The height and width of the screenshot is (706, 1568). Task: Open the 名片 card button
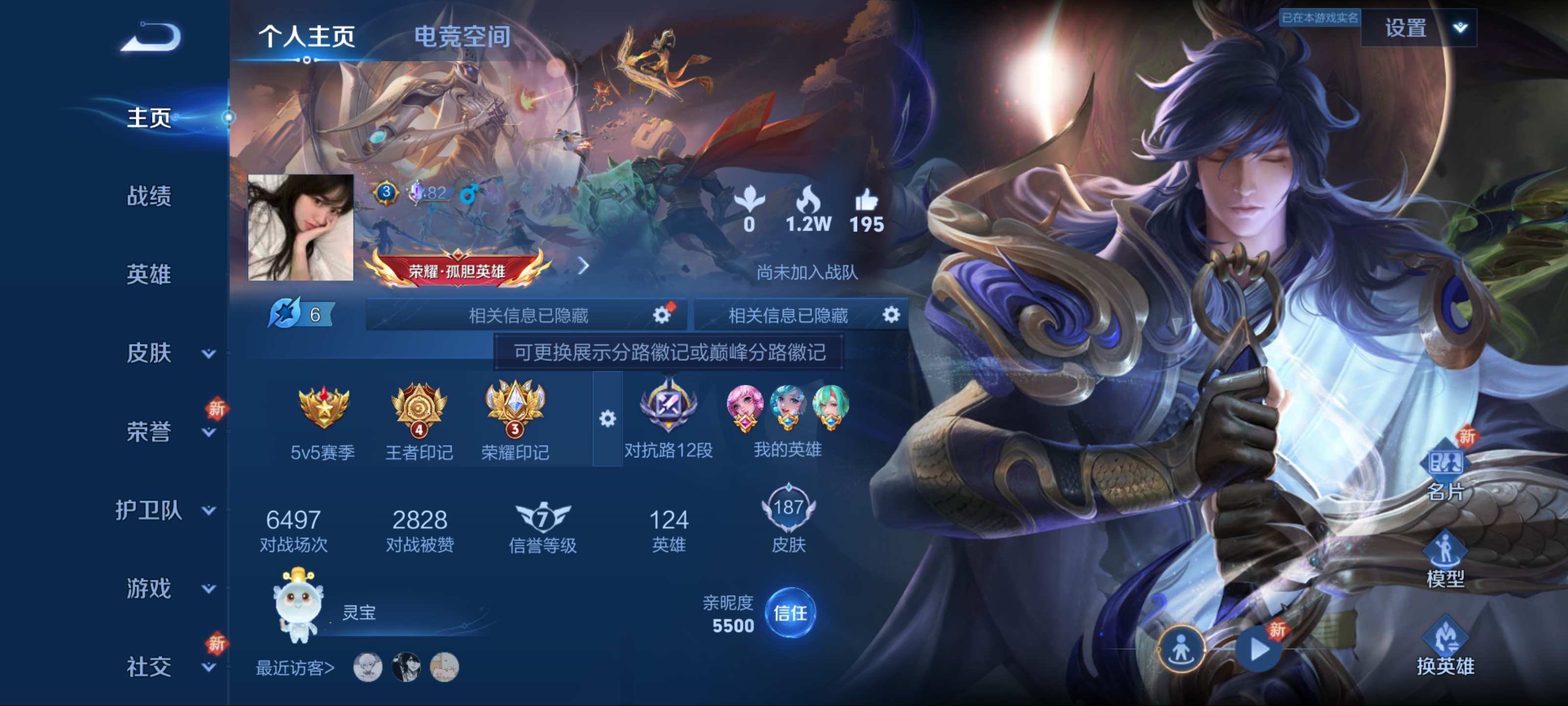[1445, 473]
